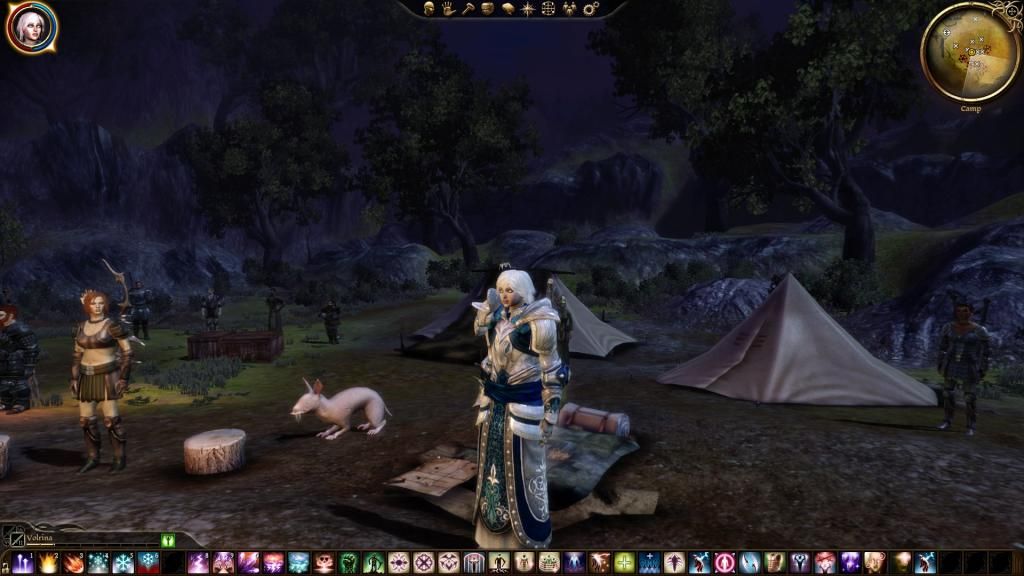The height and width of the screenshot is (576, 1024).
Task: Open the world map globe icon
Action: (548, 8)
